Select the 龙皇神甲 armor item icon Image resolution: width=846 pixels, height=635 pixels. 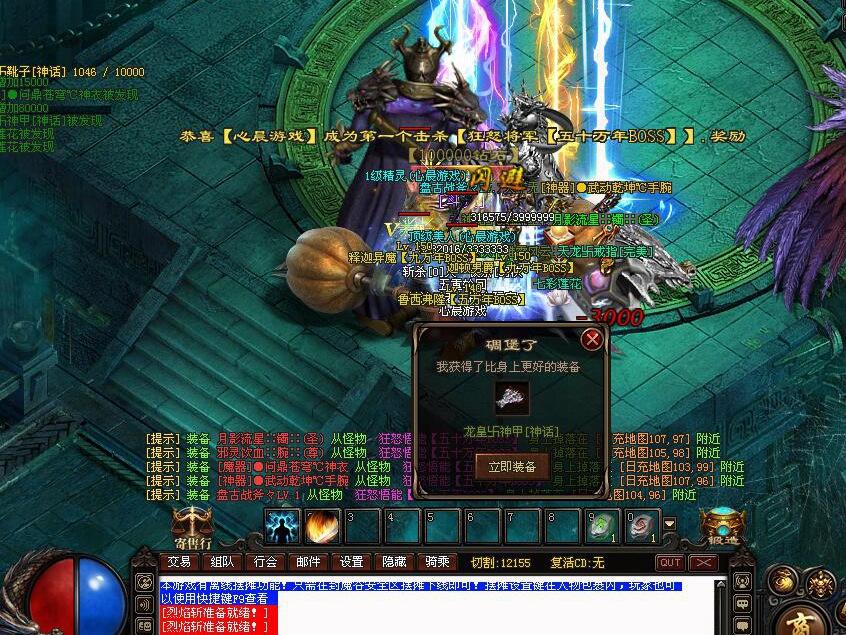coord(511,397)
